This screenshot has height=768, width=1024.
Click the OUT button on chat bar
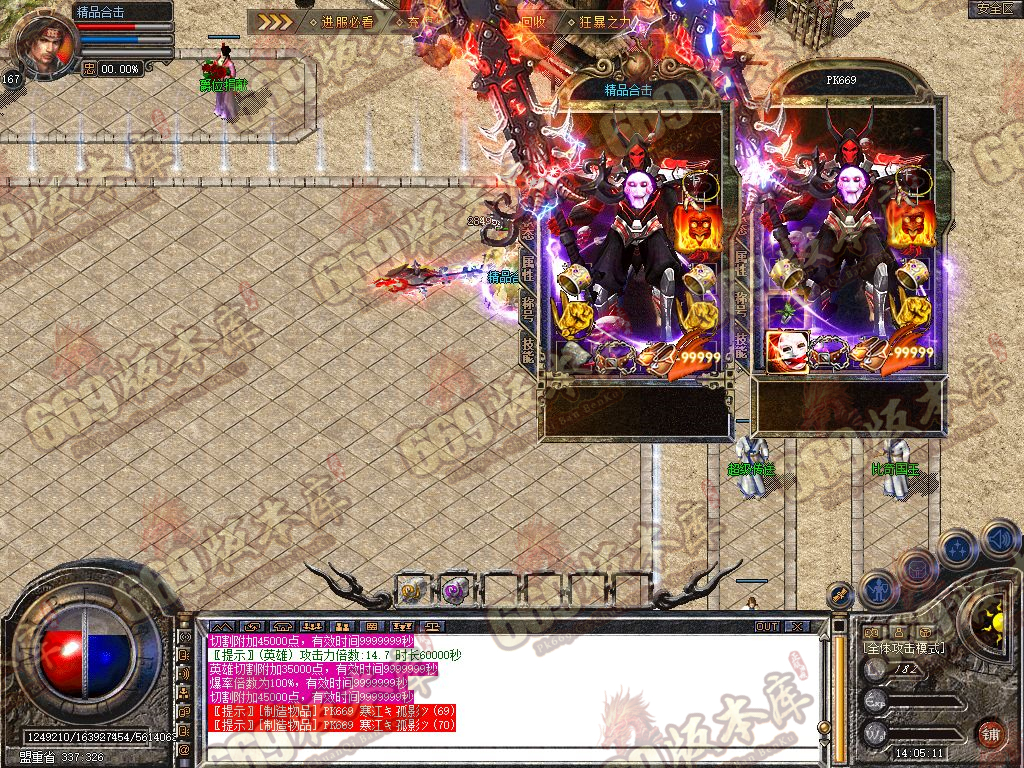coord(767,626)
